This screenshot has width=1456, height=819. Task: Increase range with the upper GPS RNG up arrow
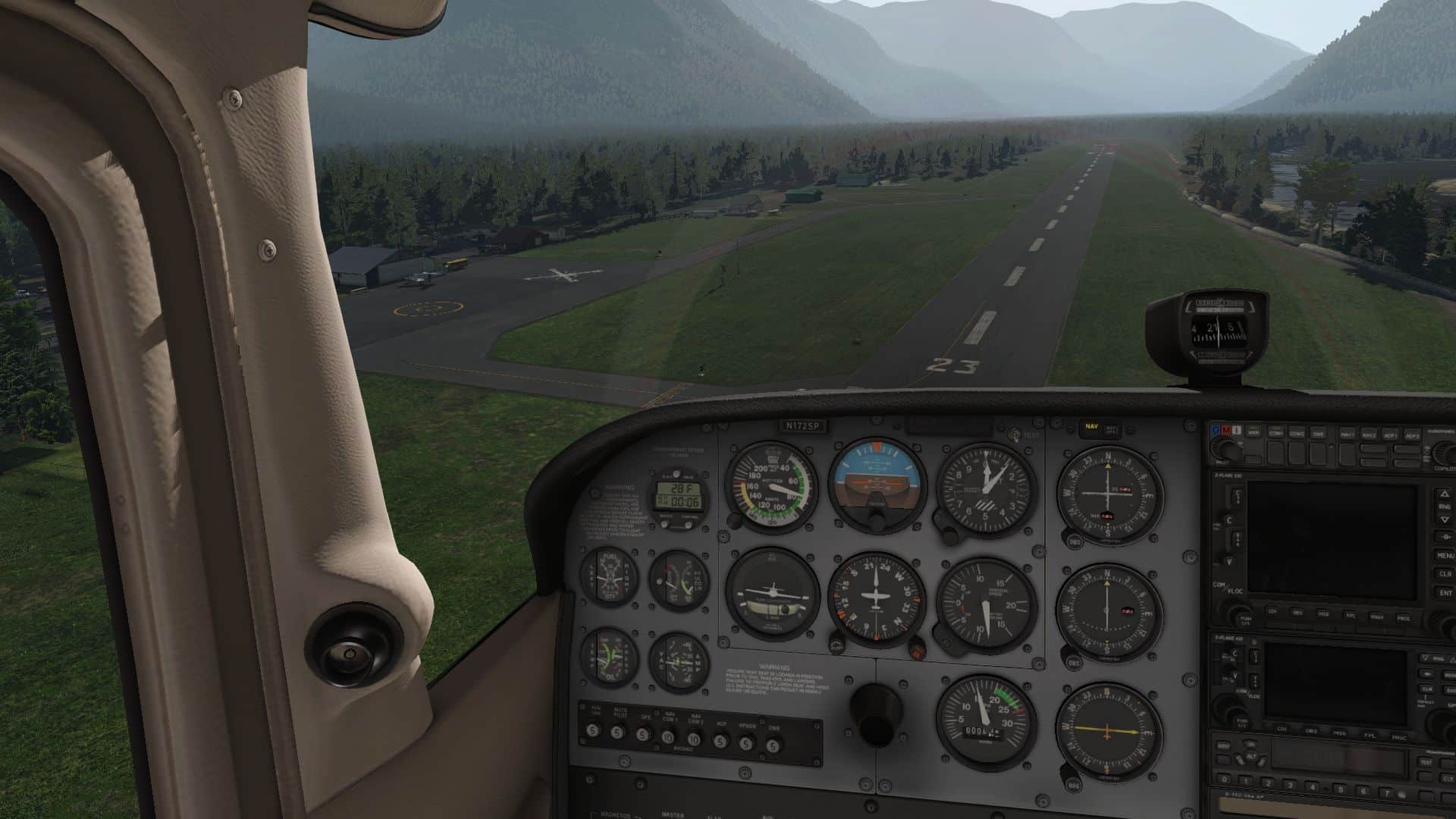point(1445,494)
